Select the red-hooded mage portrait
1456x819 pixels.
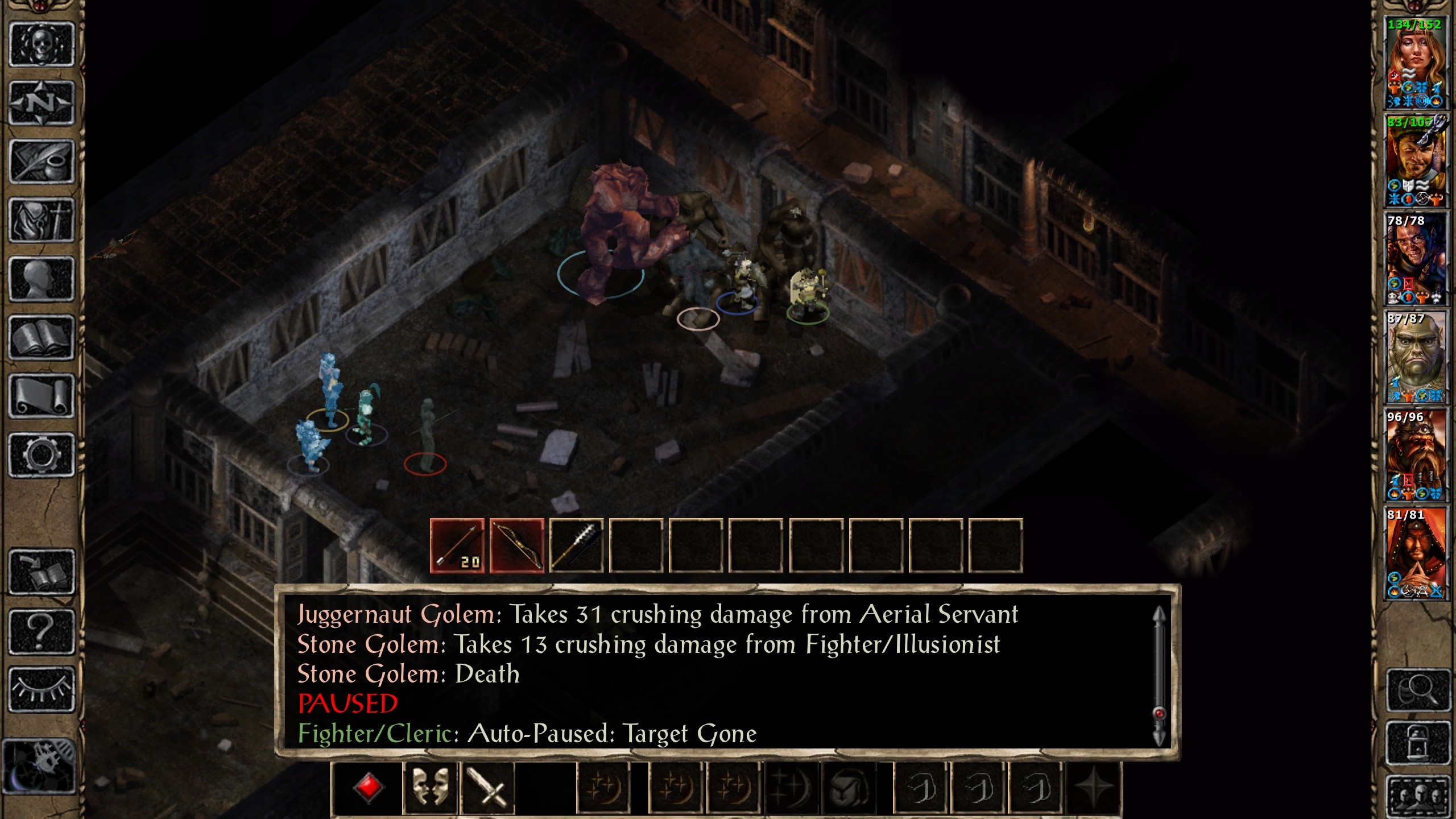1415,555
